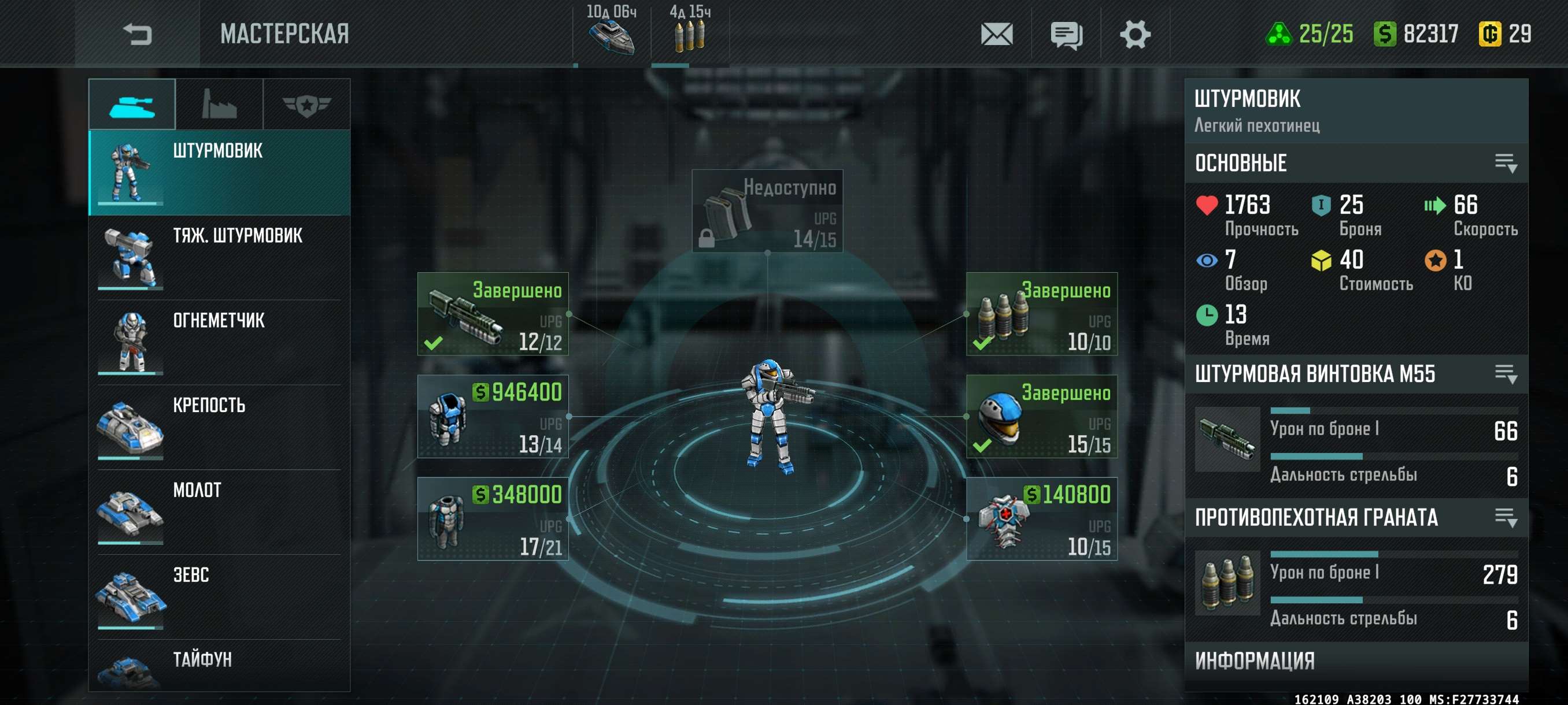1568x705 pixels.
Task: Select the ЗЕВС unit row
Action: pyautogui.click(x=219, y=597)
